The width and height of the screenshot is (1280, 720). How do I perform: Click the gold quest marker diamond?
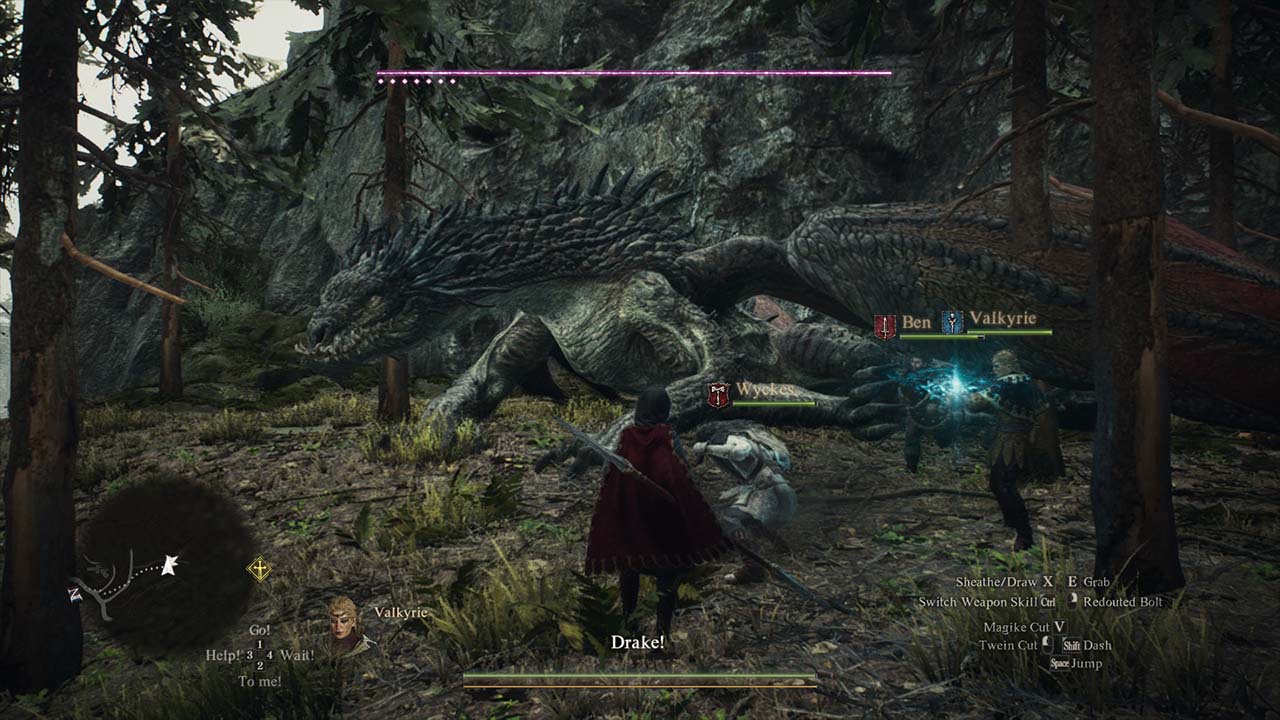pyautogui.click(x=259, y=570)
